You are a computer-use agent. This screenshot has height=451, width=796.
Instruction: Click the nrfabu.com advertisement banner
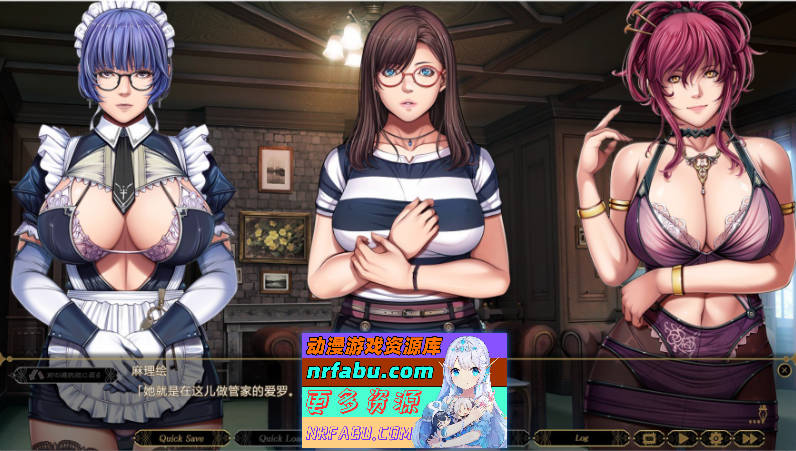point(404,388)
